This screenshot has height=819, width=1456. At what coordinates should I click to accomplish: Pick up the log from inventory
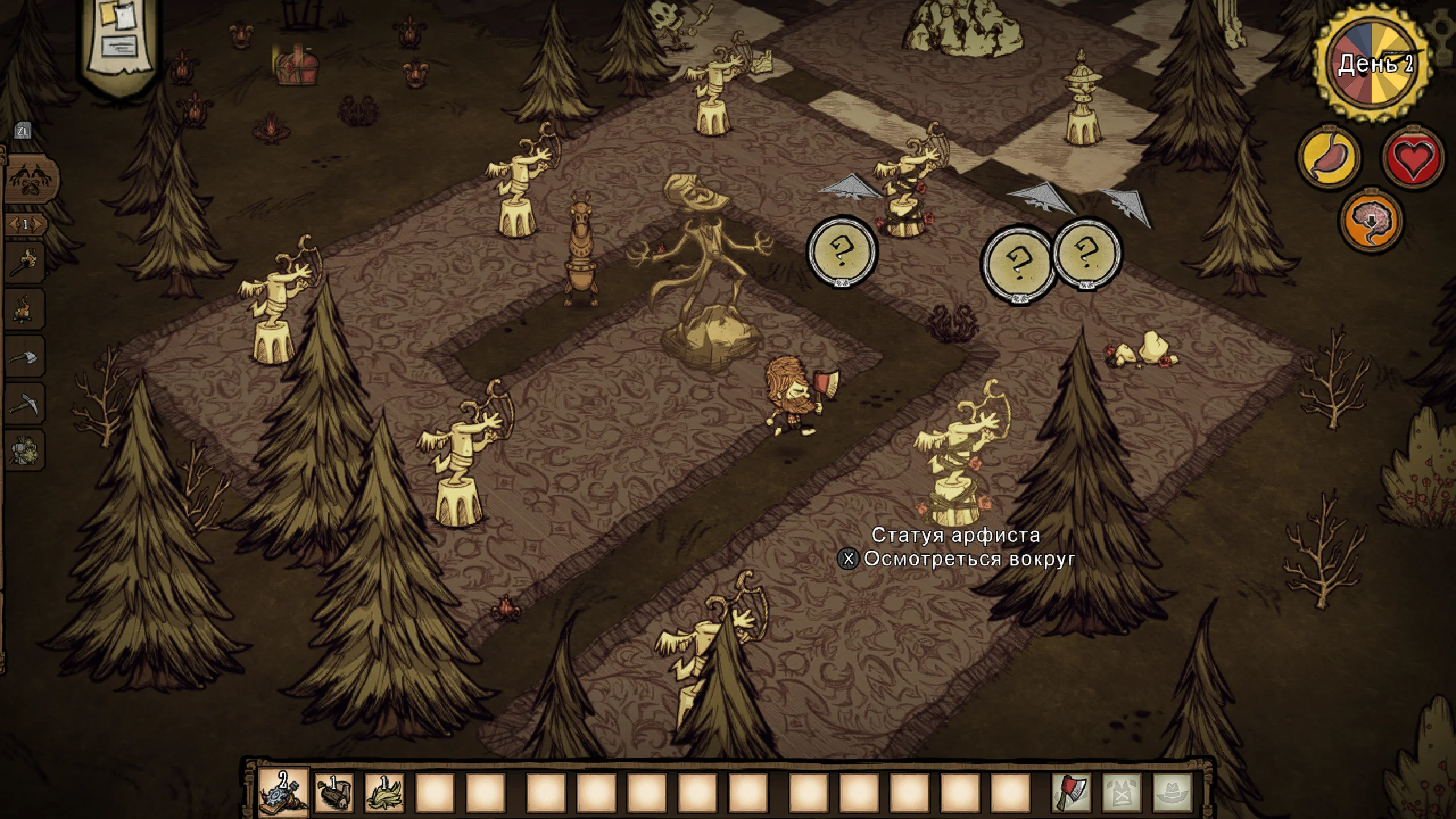334,793
